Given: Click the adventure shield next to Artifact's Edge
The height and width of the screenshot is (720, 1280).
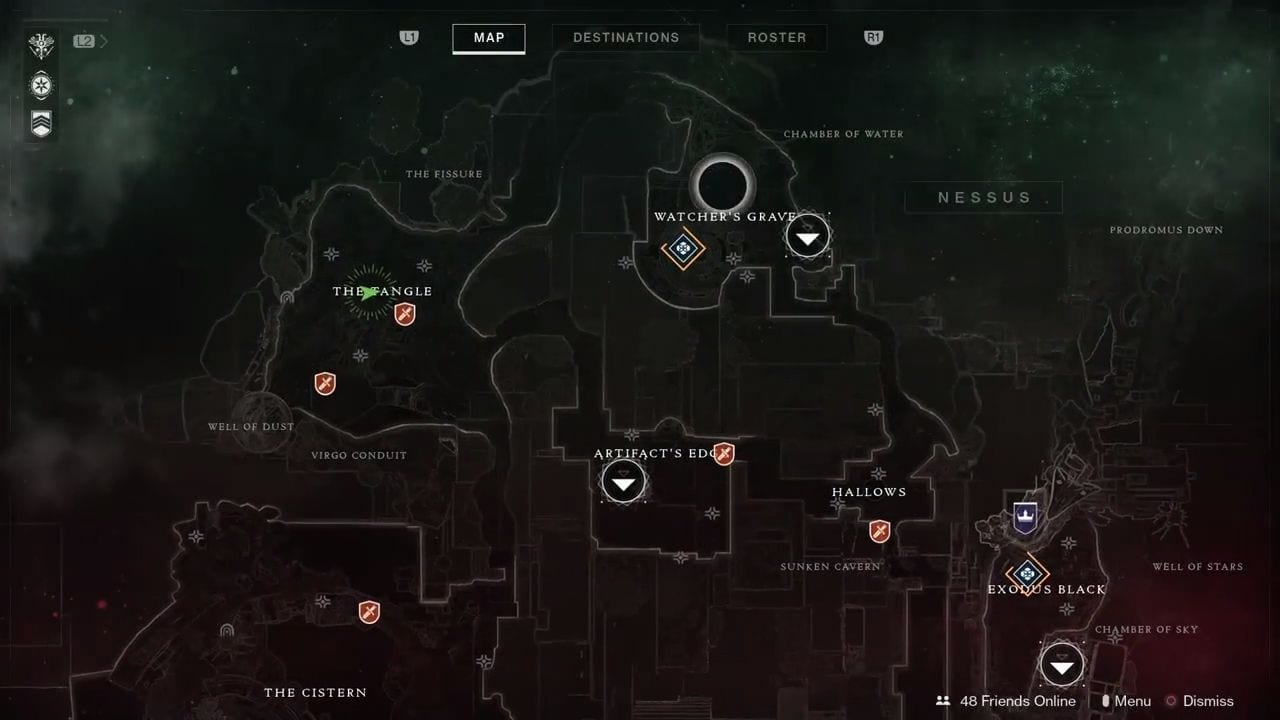Looking at the screenshot, I should pyautogui.click(x=724, y=454).
